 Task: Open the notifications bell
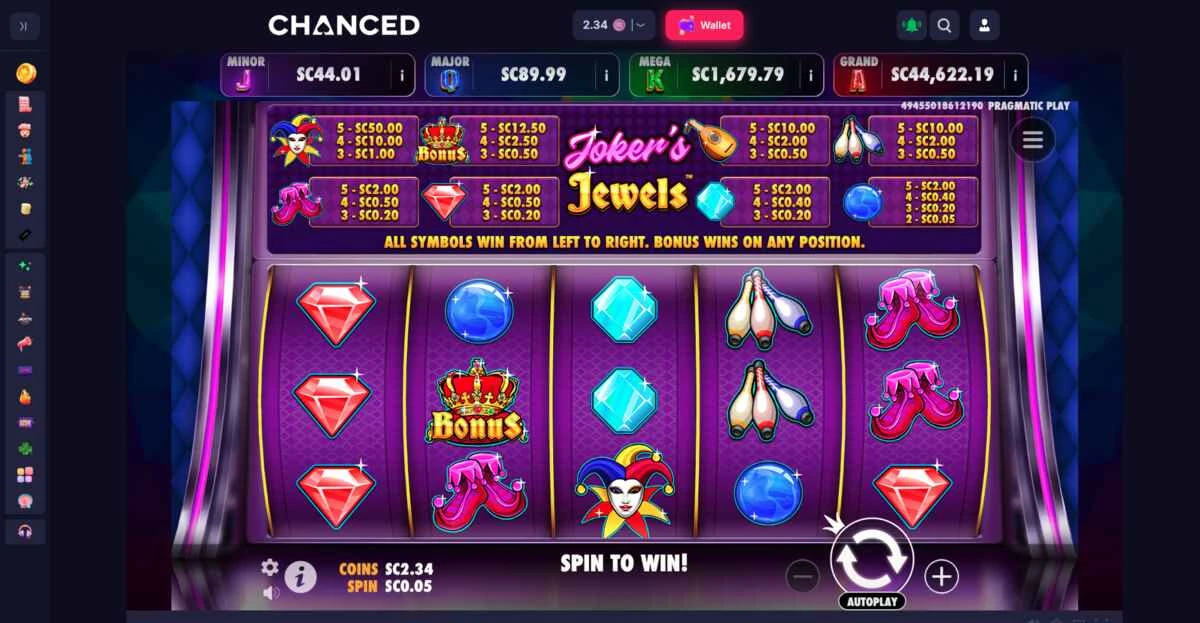[911, 26]
